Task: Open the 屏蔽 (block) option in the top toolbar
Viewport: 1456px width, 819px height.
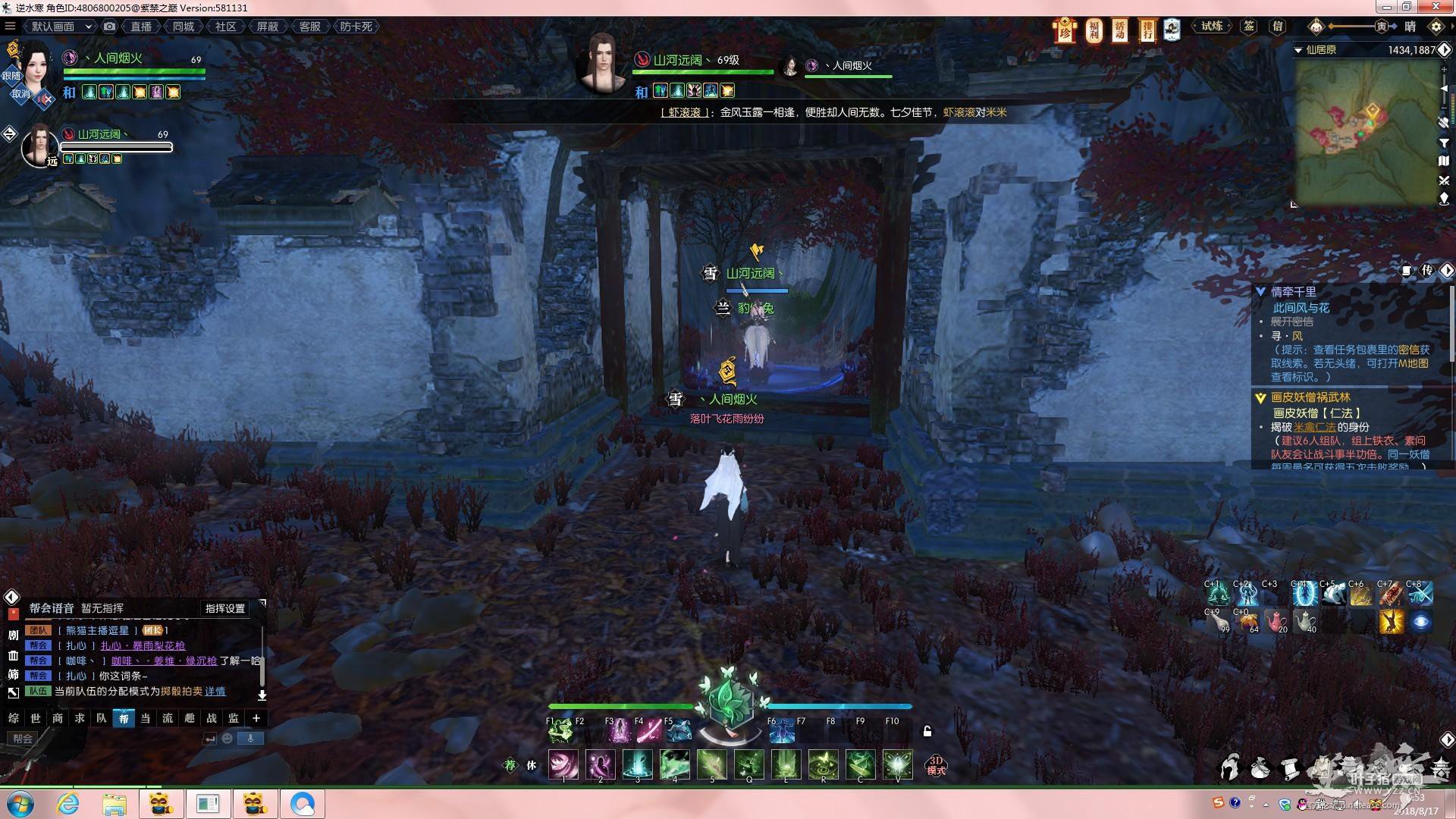Action: click(267, 27)
